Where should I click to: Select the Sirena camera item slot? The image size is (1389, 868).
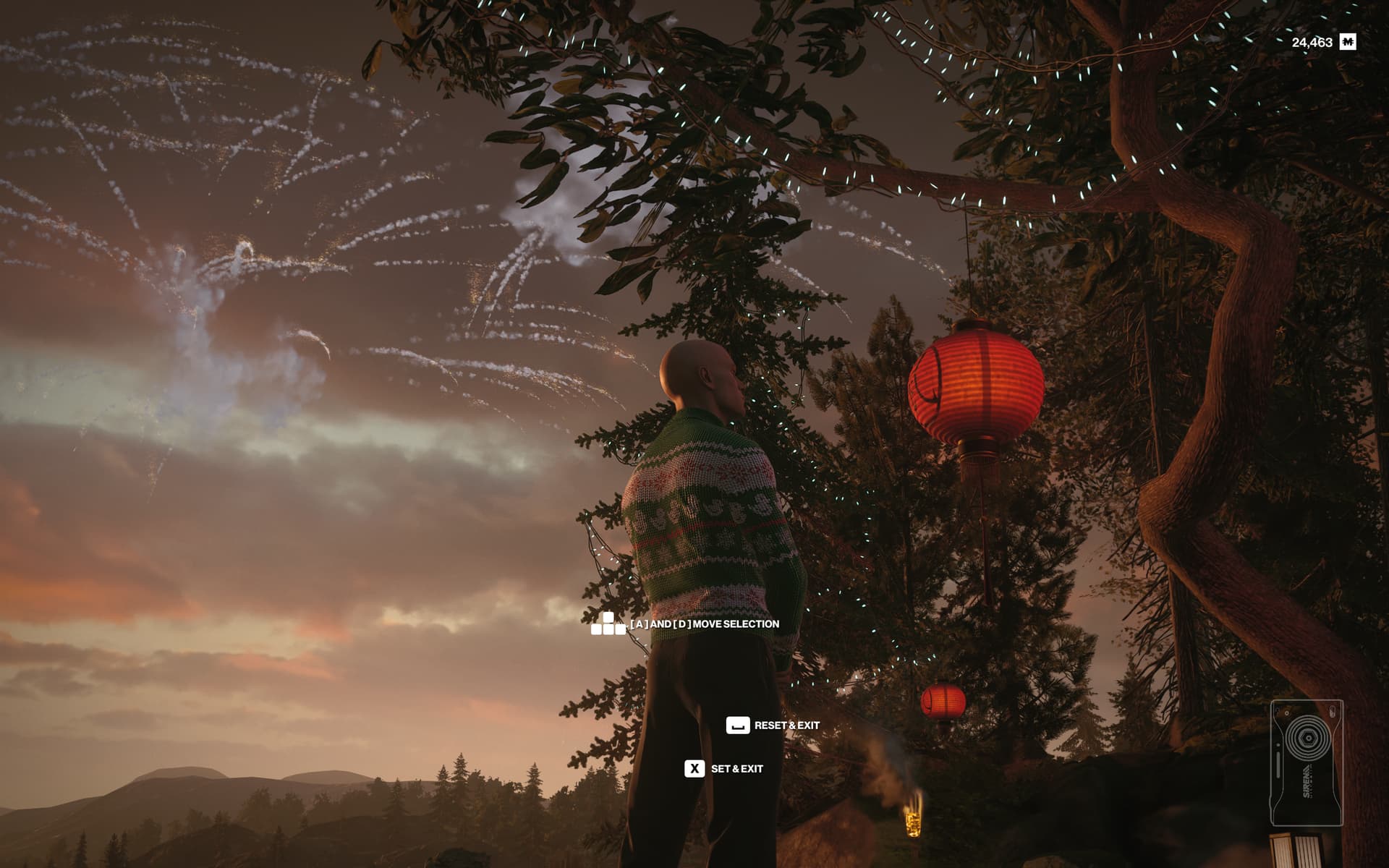[1307, 762]
